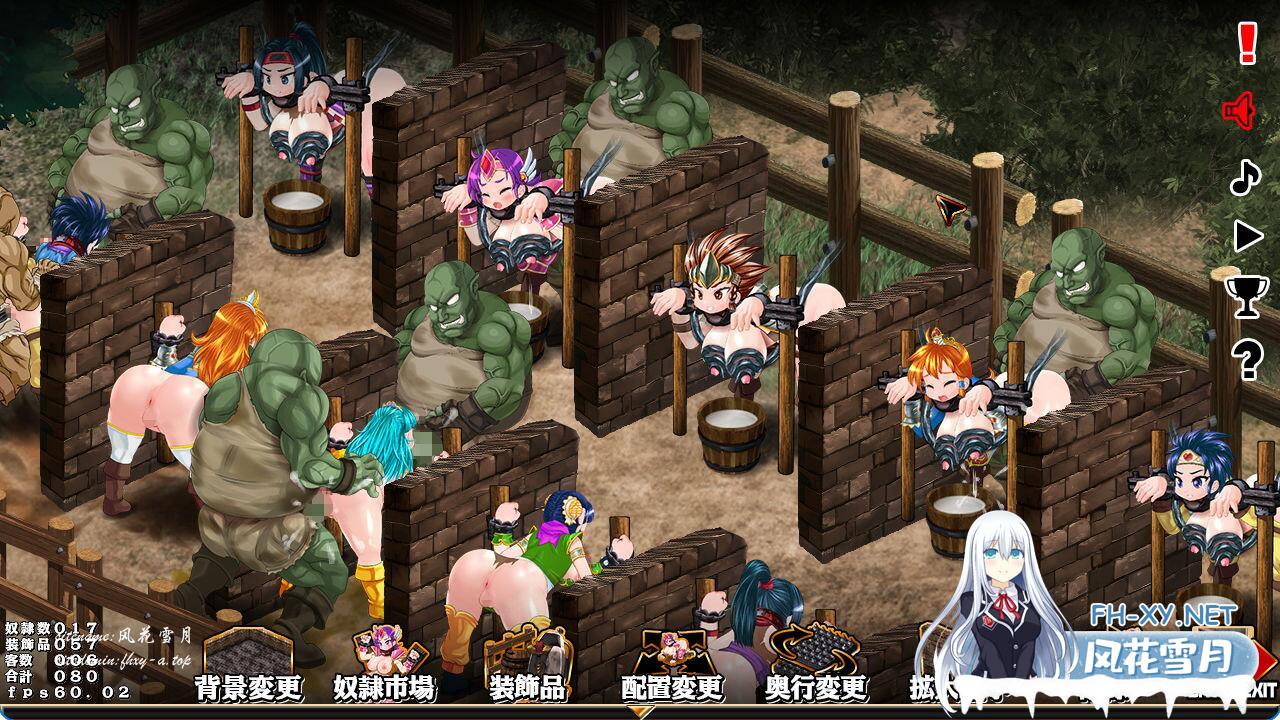Toggle the red speaker sound icon
The height and width of the screenshot is (720, 1280).
click(1240, 110)
